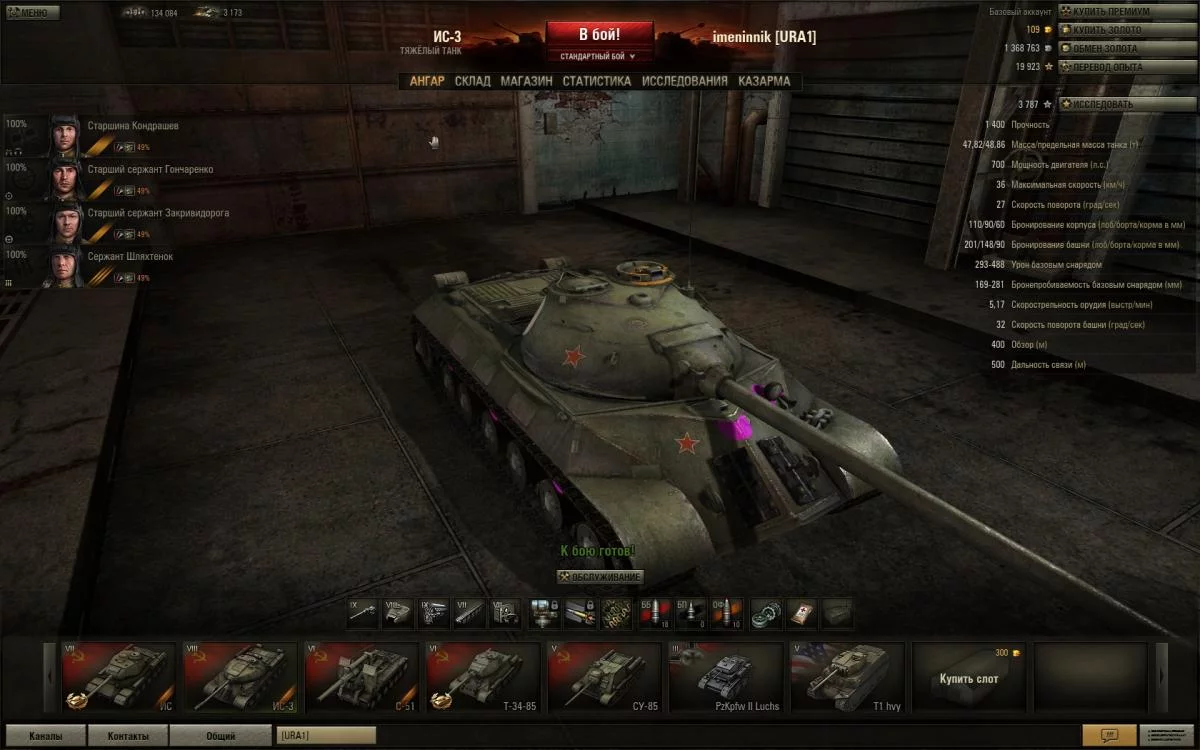
Task: Open the Стандартный бой battle type dropdown
Action: pyautogui.click(x=599, y=56)
